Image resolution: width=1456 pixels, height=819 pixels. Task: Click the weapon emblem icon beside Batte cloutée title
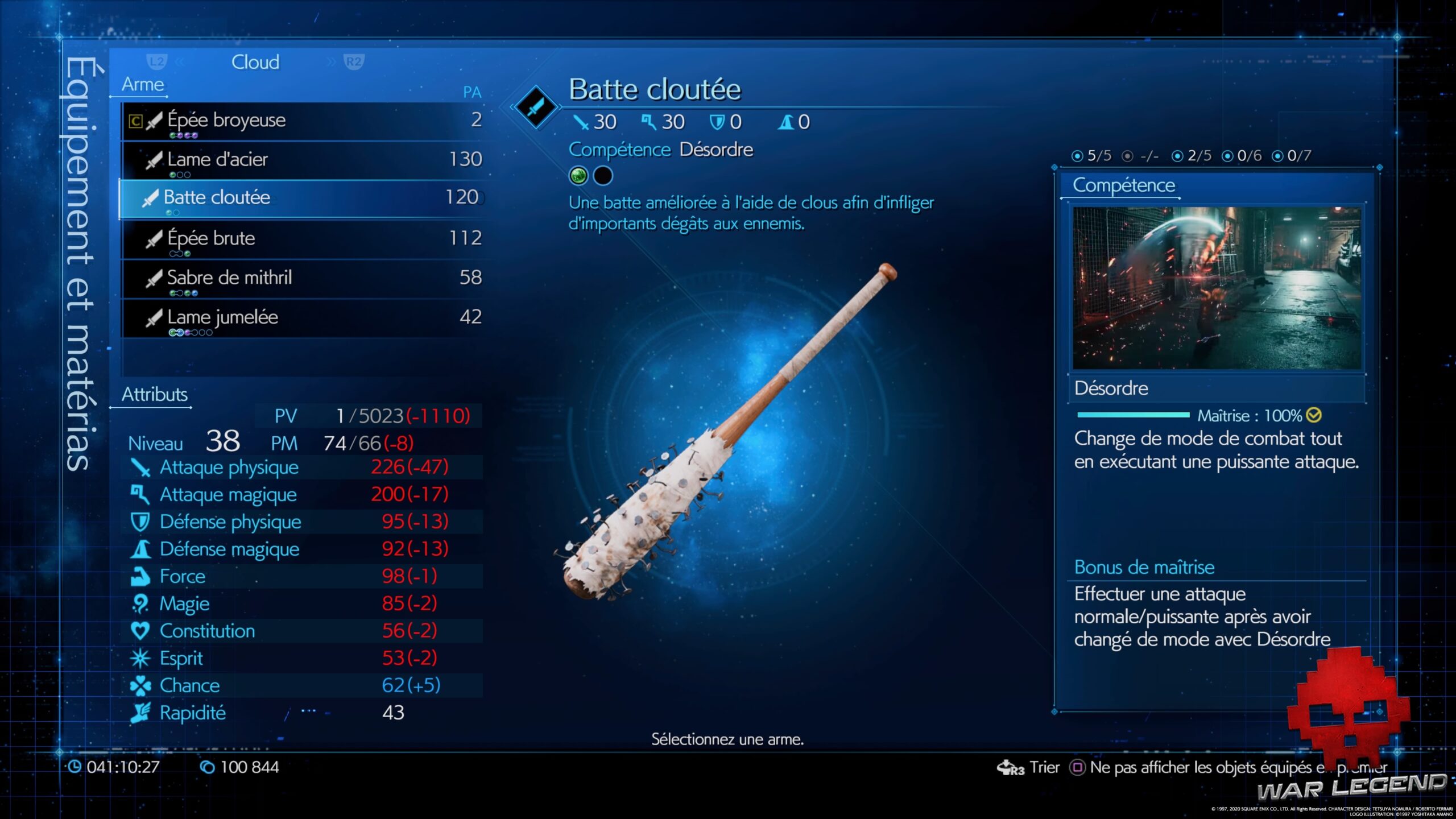coord(535,108)
